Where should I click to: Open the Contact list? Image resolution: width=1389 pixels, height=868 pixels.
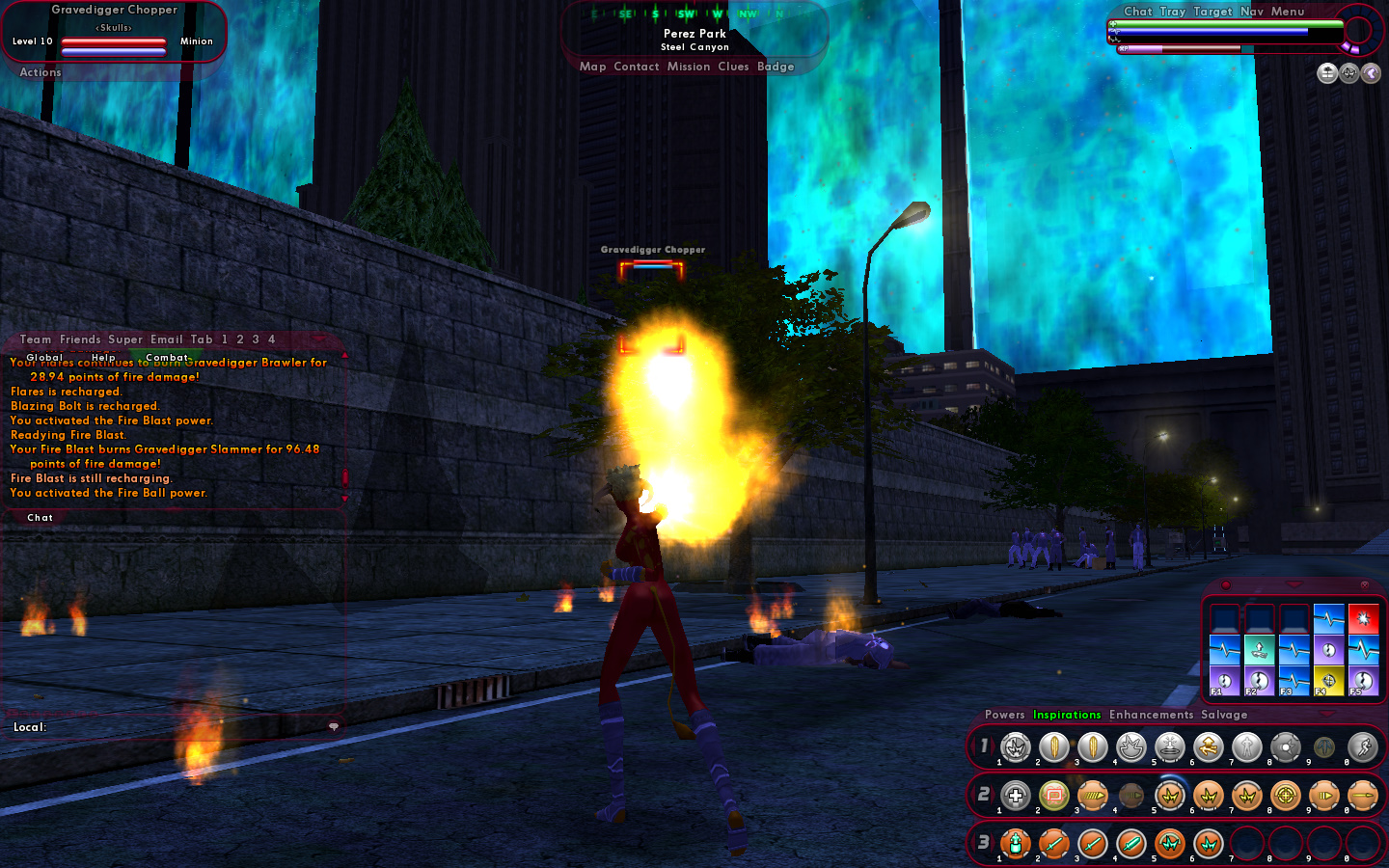[x=636, y=67]
